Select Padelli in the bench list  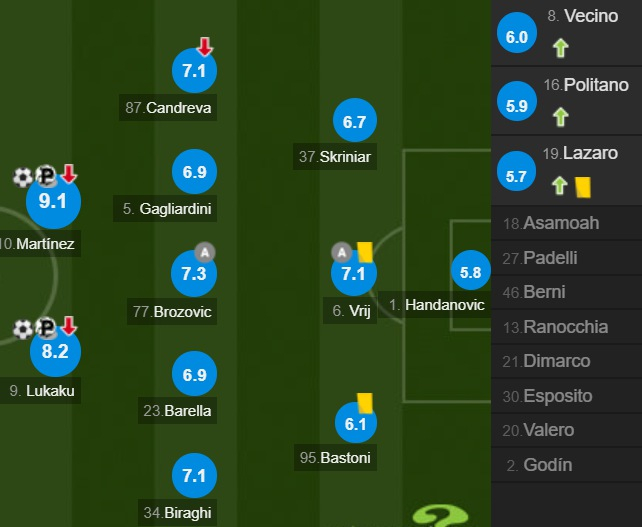tap(566, 257)
